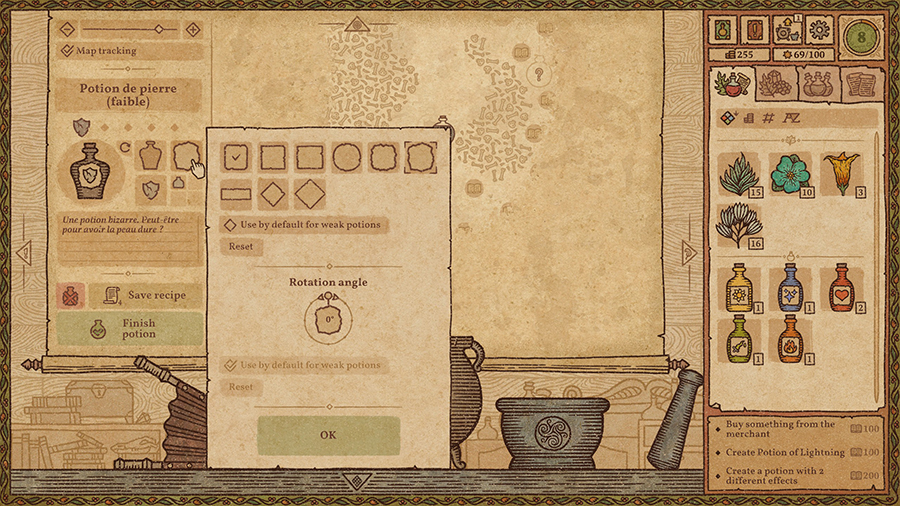
Task: Select the red heart potion
Action: (x=841, y=286)
